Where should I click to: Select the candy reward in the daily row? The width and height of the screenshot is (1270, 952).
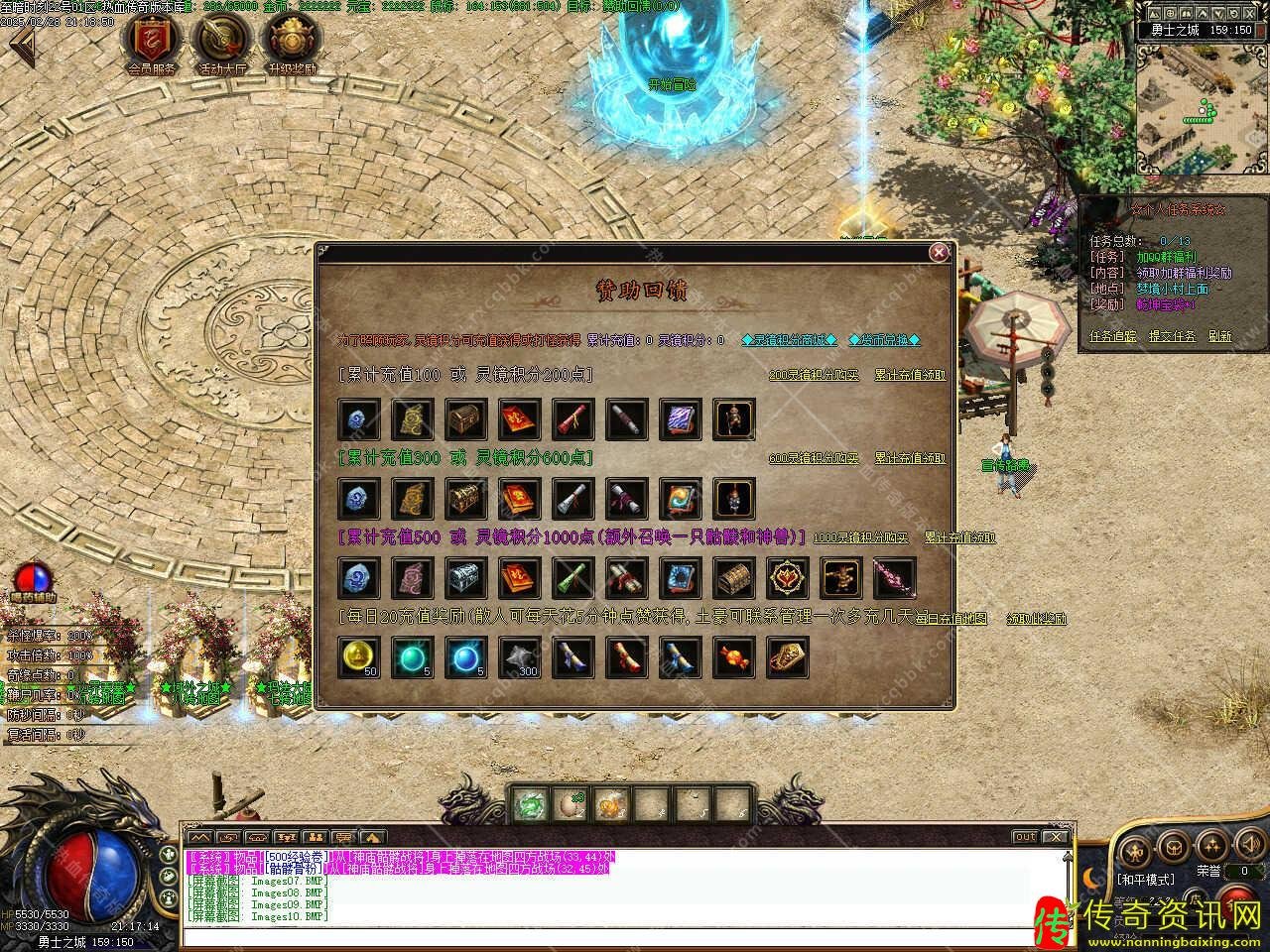(x=734, y=656)
